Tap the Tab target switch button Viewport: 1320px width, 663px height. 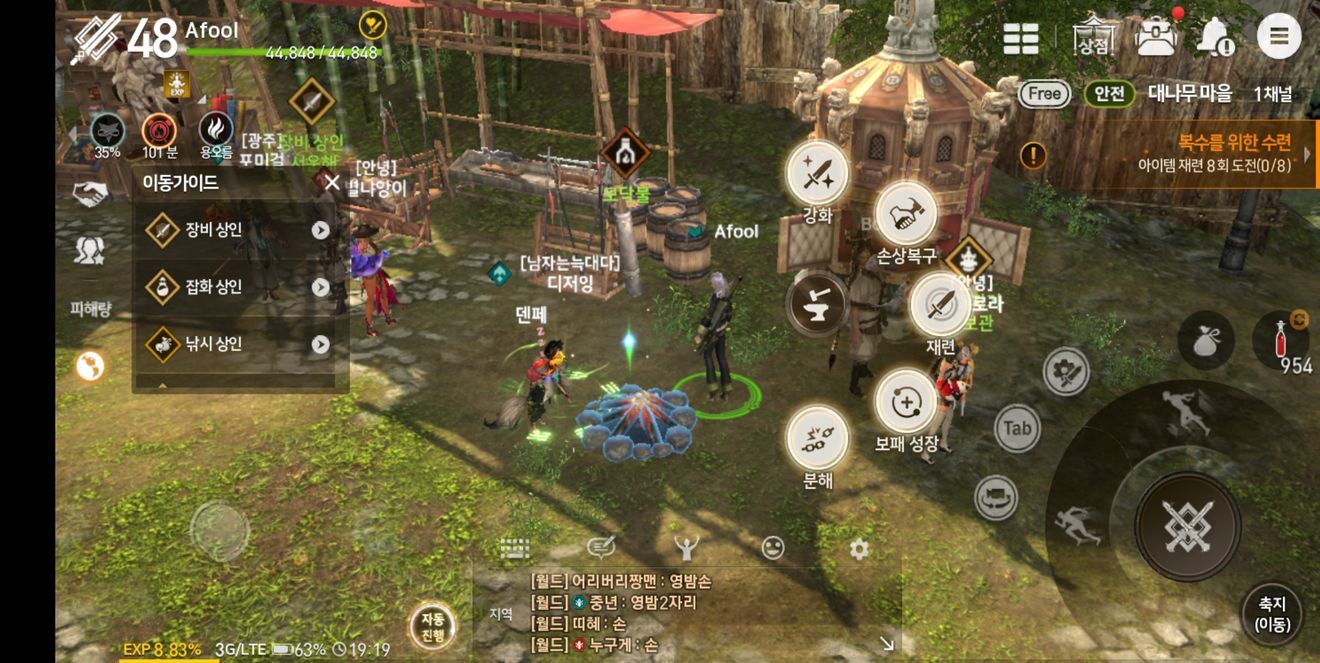click(x=1018, y=429)
